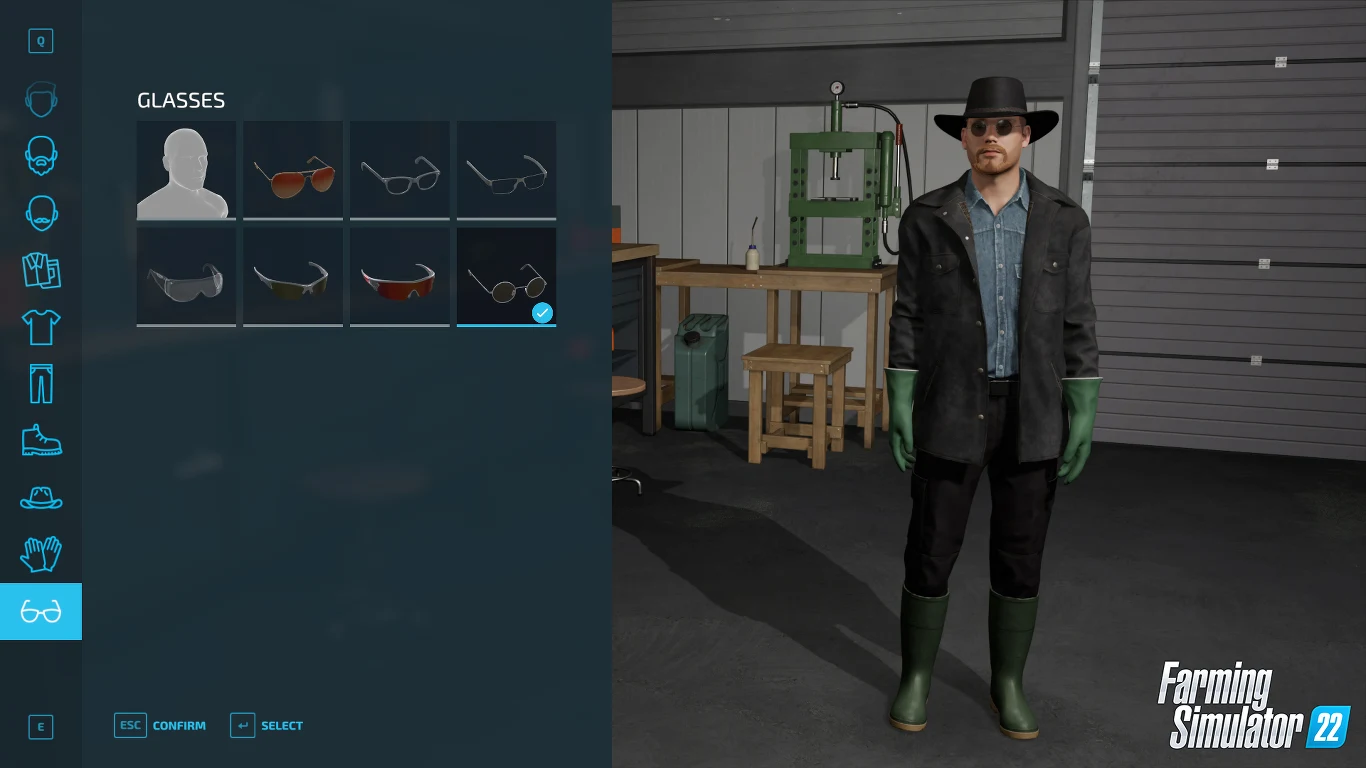Click the round glasses with blue checkmark
The image size is (1366, 768).
coord(506,276)
